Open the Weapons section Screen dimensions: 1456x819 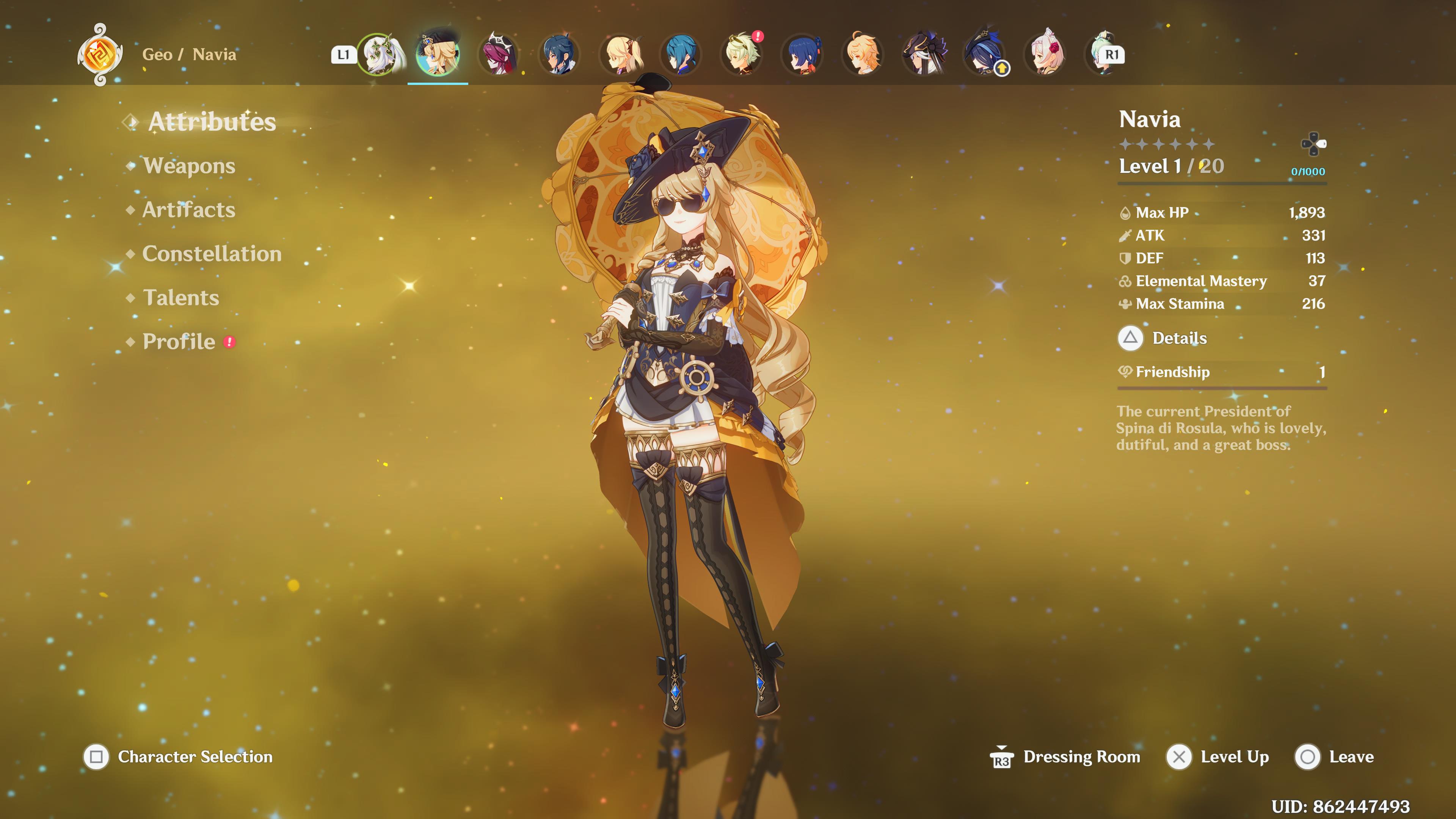189,166
